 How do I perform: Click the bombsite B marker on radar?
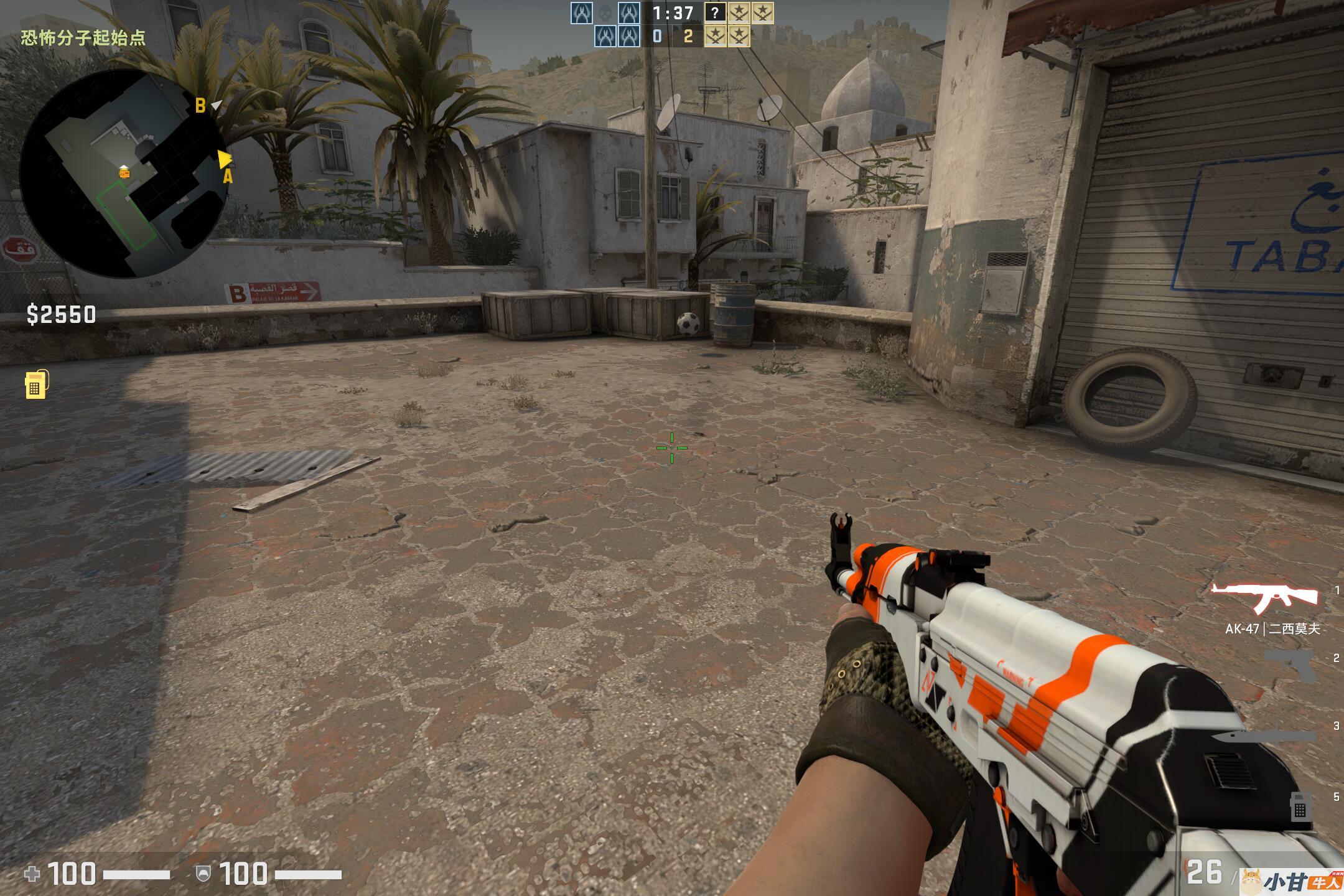(x=200, y=106)
